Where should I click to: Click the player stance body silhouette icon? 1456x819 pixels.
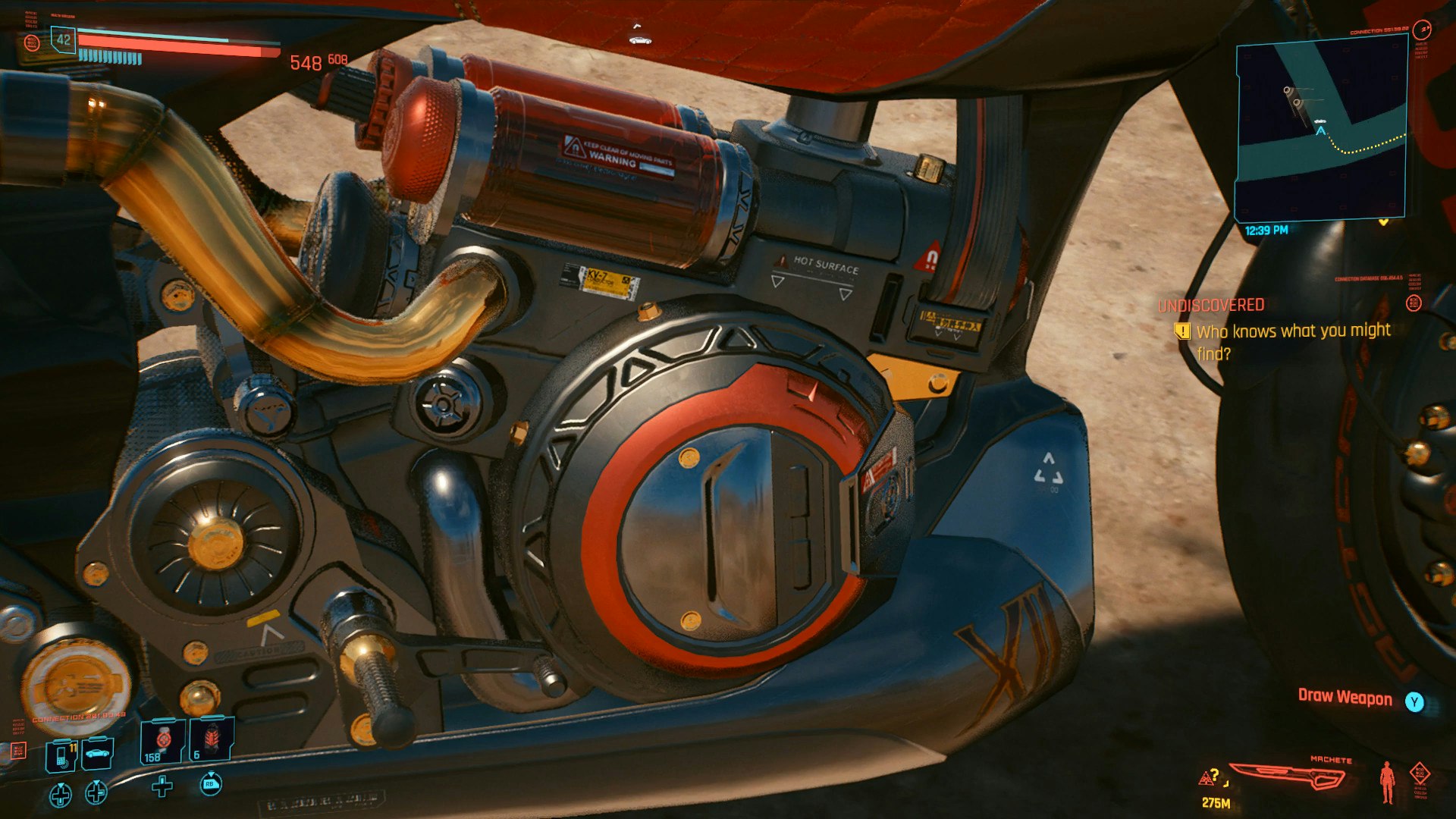(1387, 782)
